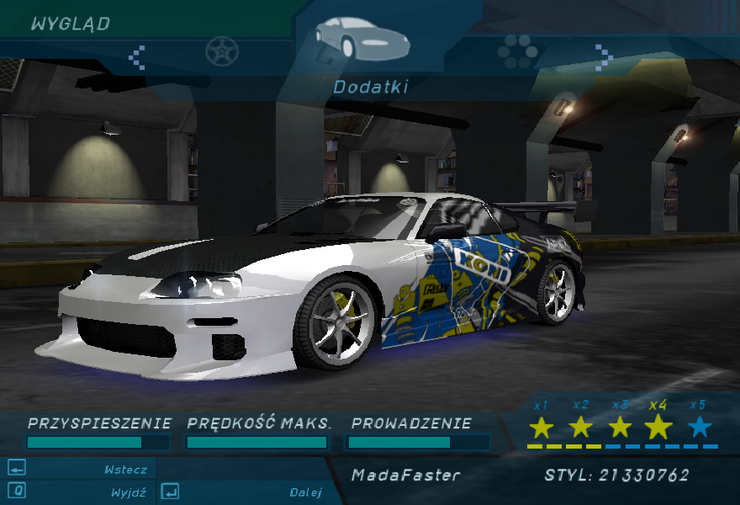740x505 pixels.
Task: Click the right arrow in the category selector
Action: (602, 55)
